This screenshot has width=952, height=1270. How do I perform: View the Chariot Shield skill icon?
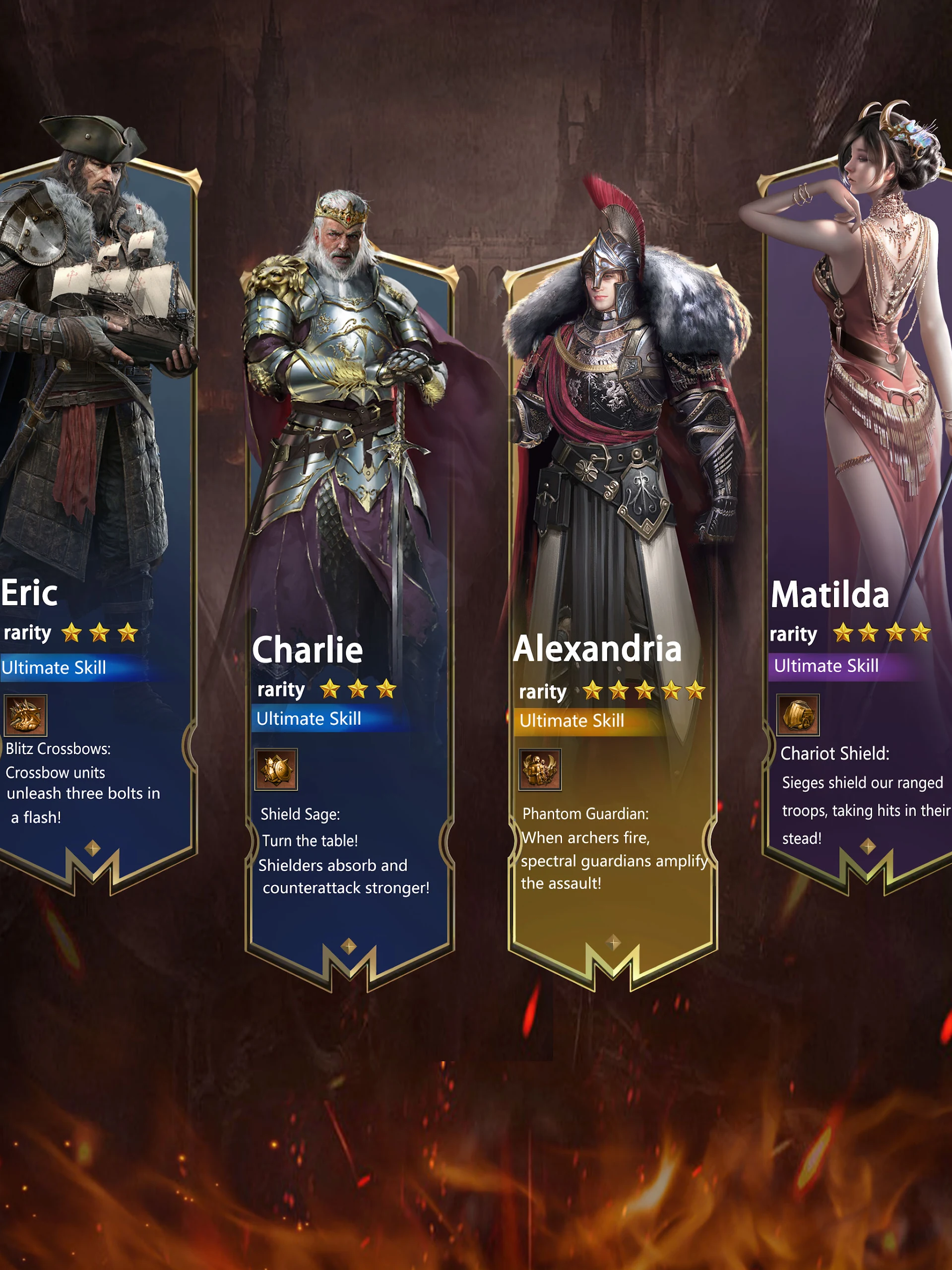[x=798, y=715]
